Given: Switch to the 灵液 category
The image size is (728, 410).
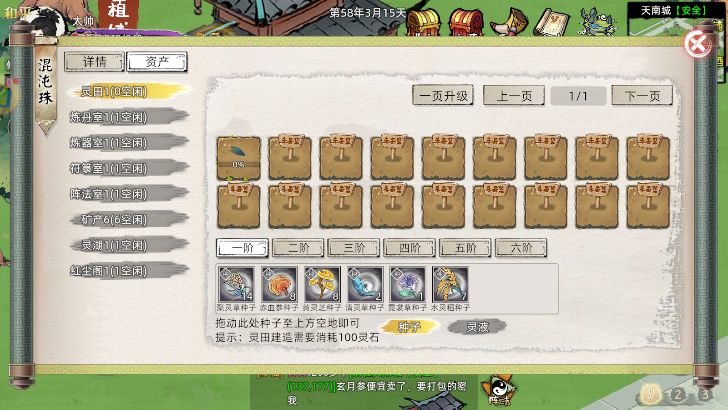Looking at the screenshot, I should click(476, 326).
